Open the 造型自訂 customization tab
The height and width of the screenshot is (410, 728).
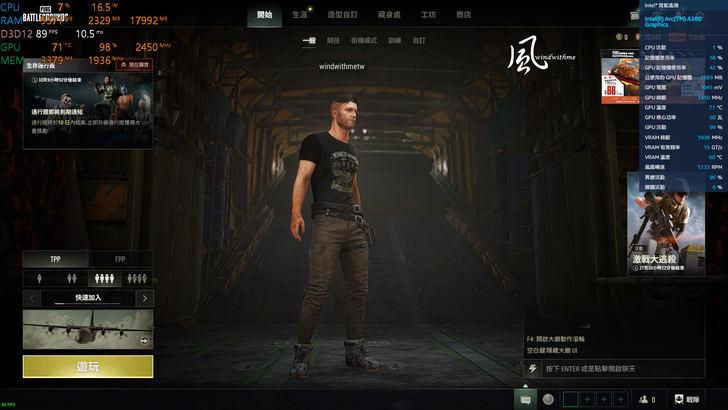point(343,15)
